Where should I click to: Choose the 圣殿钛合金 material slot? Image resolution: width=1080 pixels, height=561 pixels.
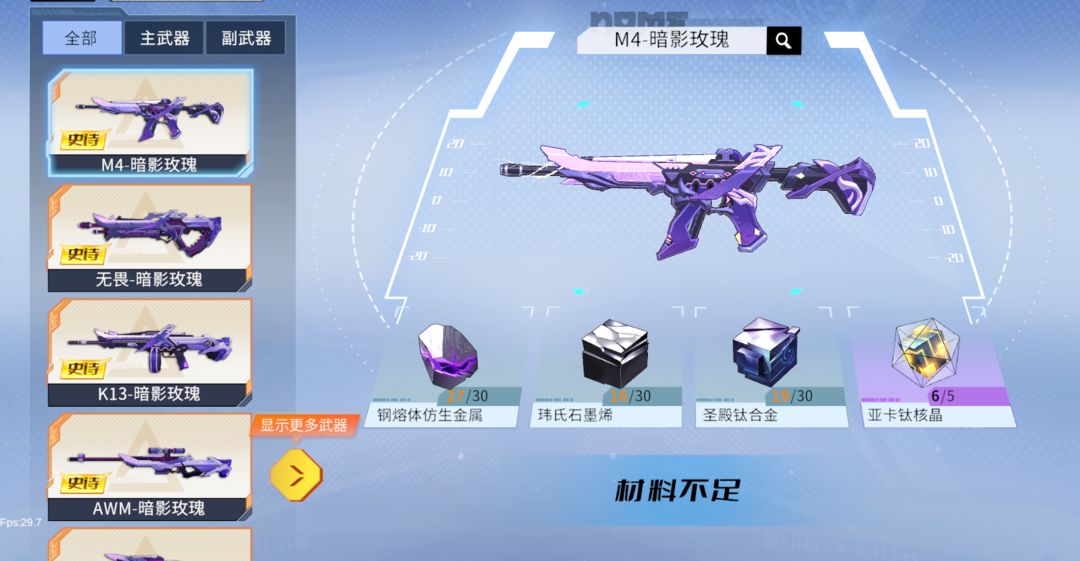click(768, 373)
